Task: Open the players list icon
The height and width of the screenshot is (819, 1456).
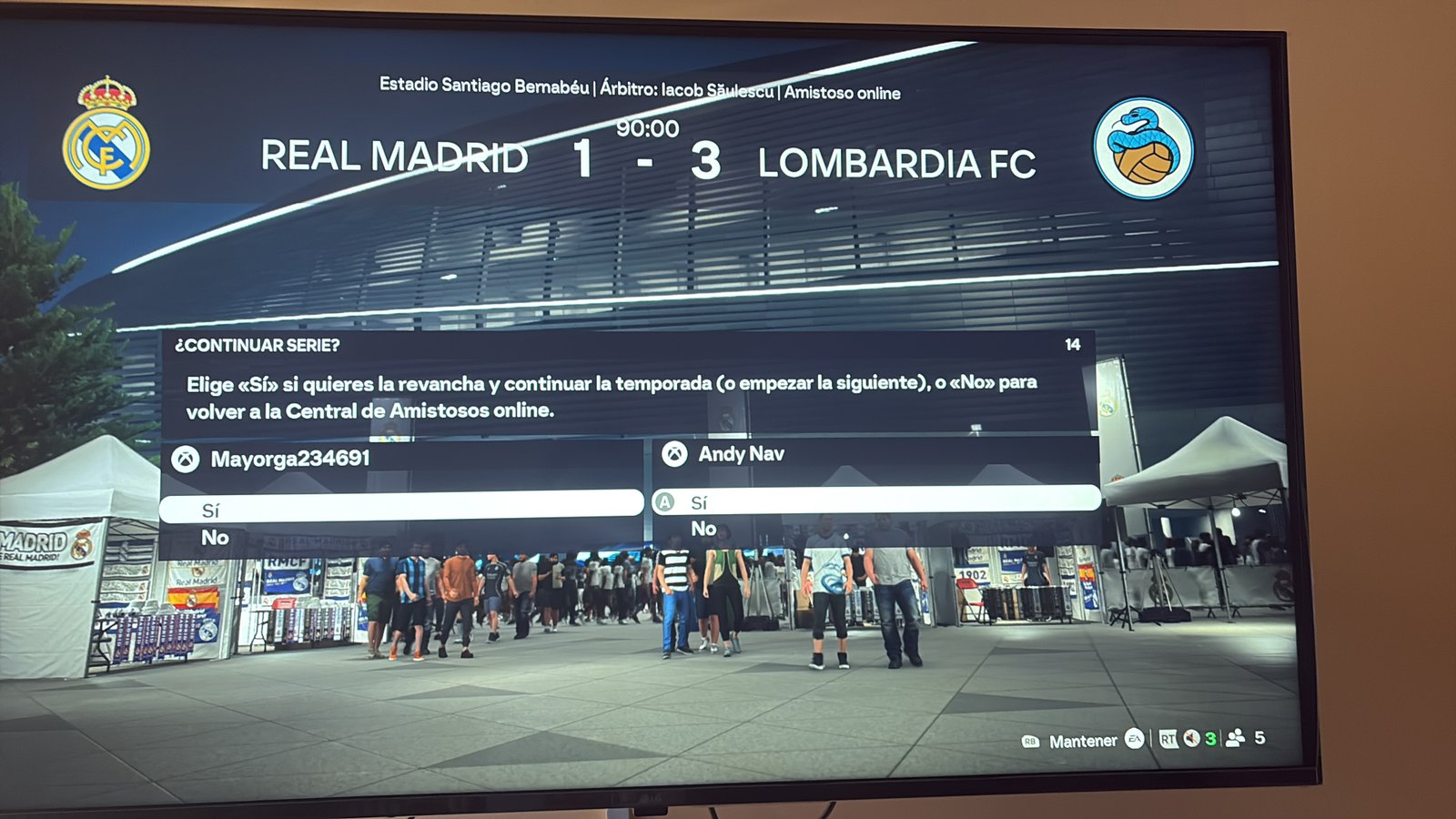Action: click(1235, 739)
